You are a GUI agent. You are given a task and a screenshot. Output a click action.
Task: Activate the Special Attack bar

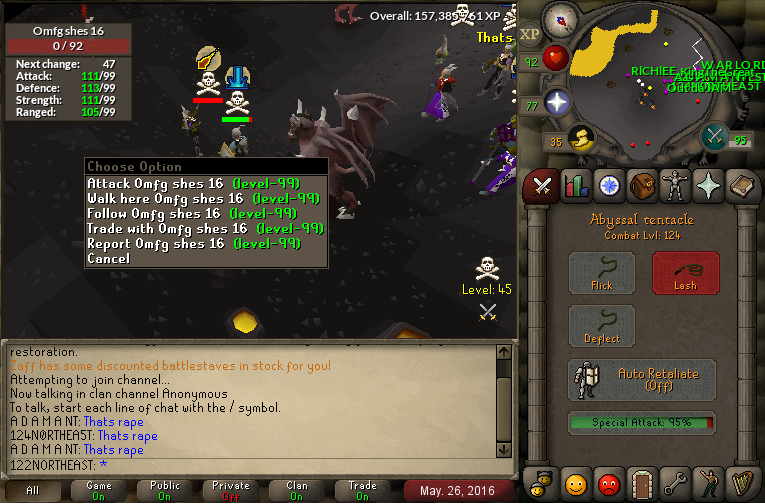tap(642, 423)
